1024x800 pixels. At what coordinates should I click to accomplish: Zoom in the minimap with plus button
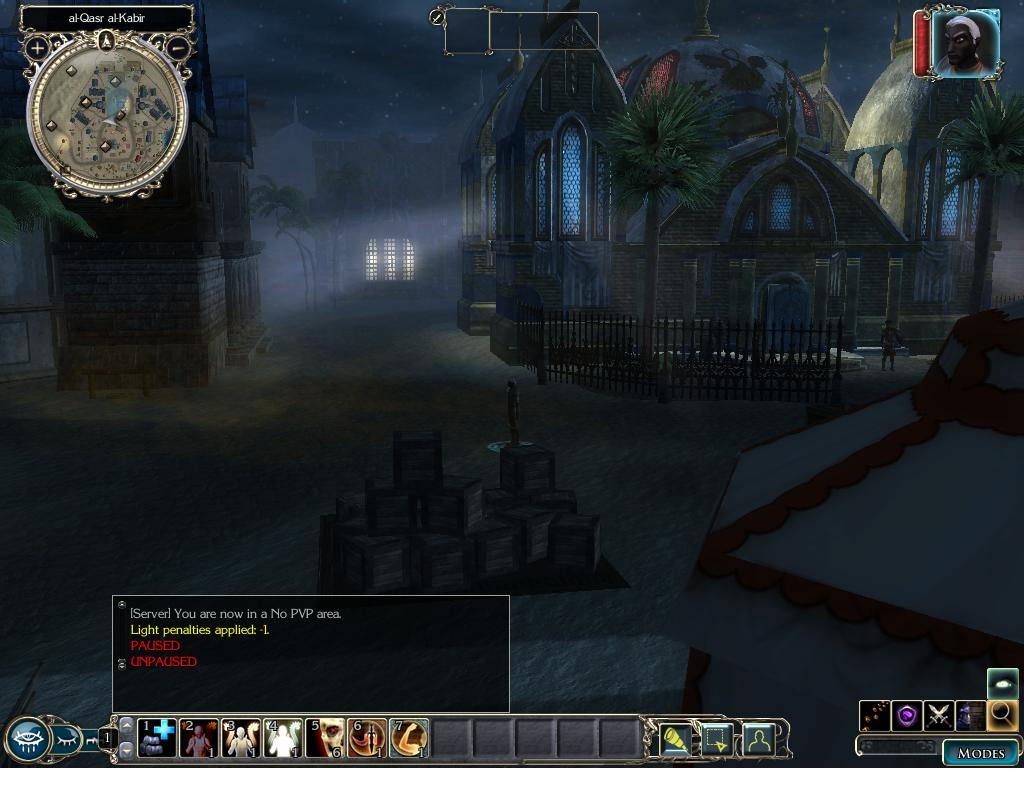click(x=38, y=47)
